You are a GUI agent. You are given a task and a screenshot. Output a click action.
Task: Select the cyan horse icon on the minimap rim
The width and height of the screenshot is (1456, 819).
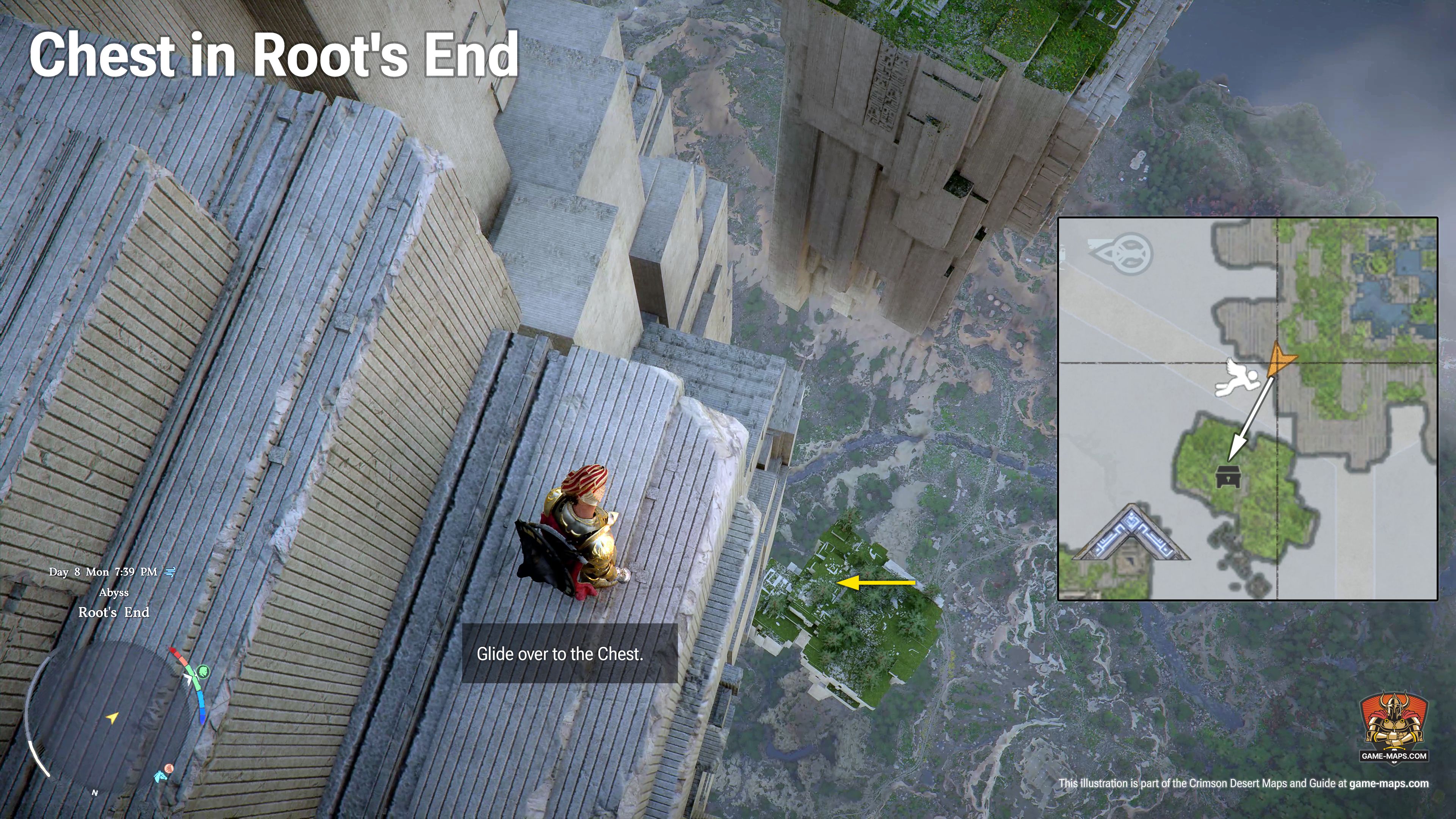click(160, 776)
